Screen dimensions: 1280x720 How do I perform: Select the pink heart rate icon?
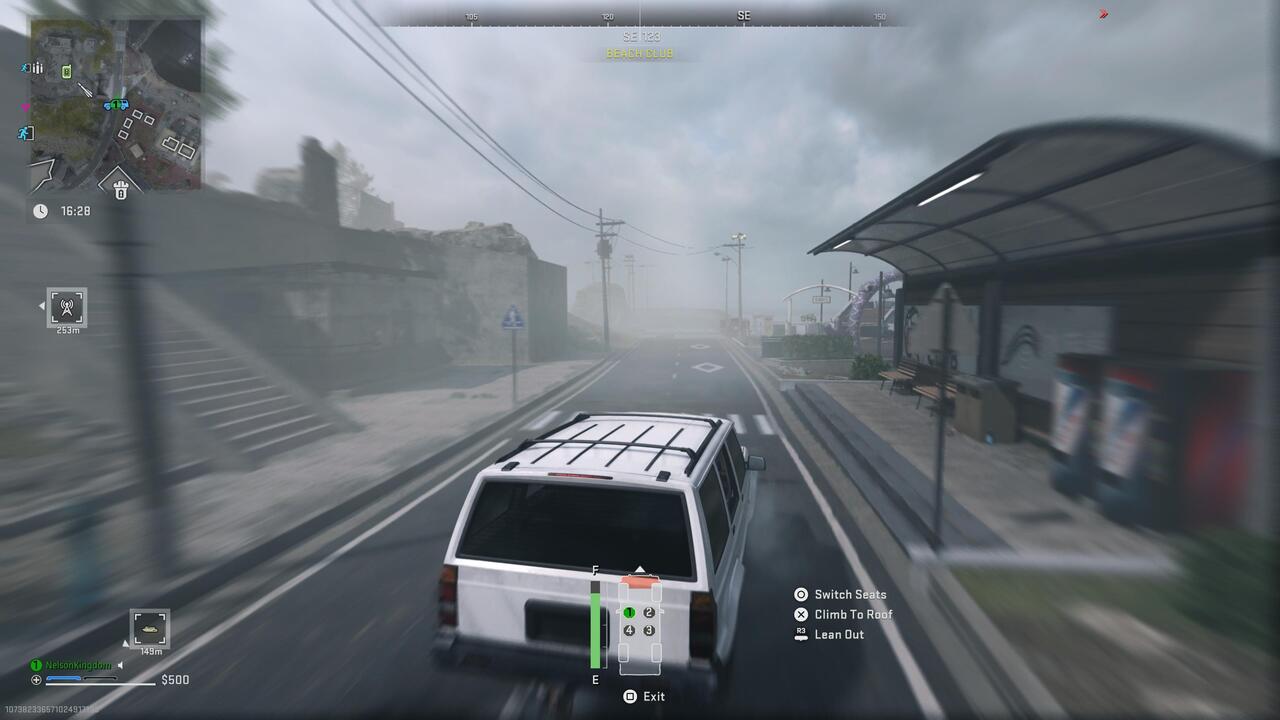pyautogui.click(x=26, y=107)
